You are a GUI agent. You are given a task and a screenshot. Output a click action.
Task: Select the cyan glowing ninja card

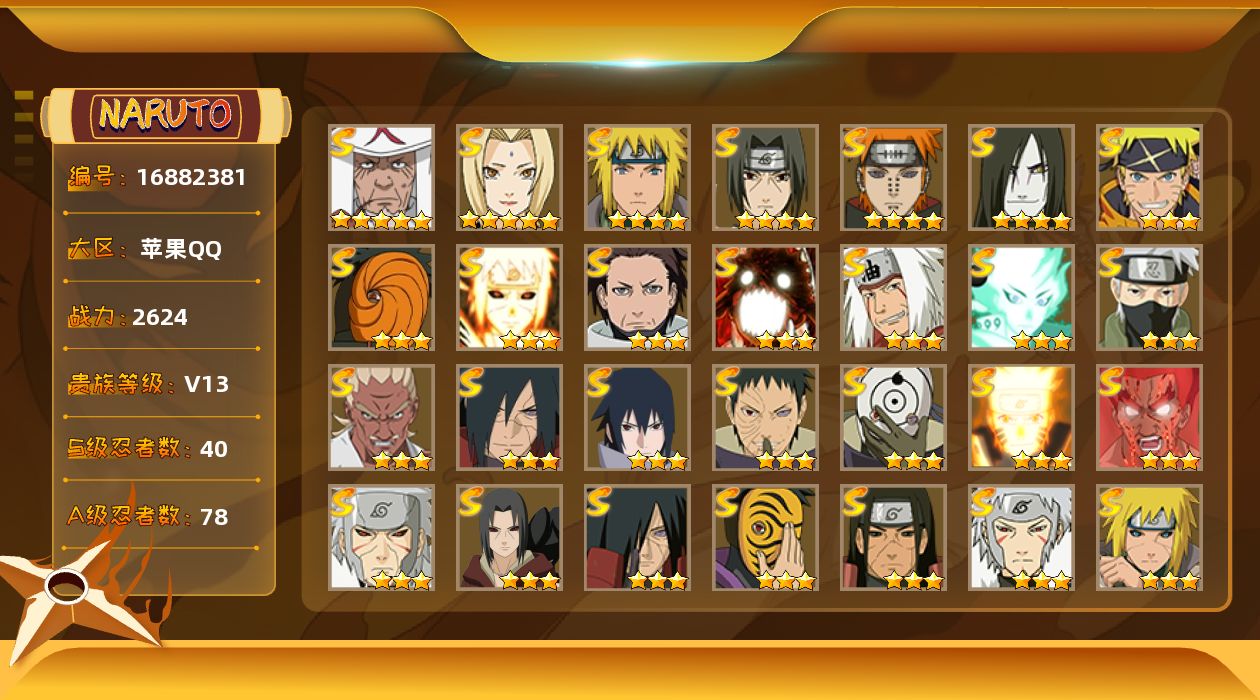click(x=1021, y=298)
